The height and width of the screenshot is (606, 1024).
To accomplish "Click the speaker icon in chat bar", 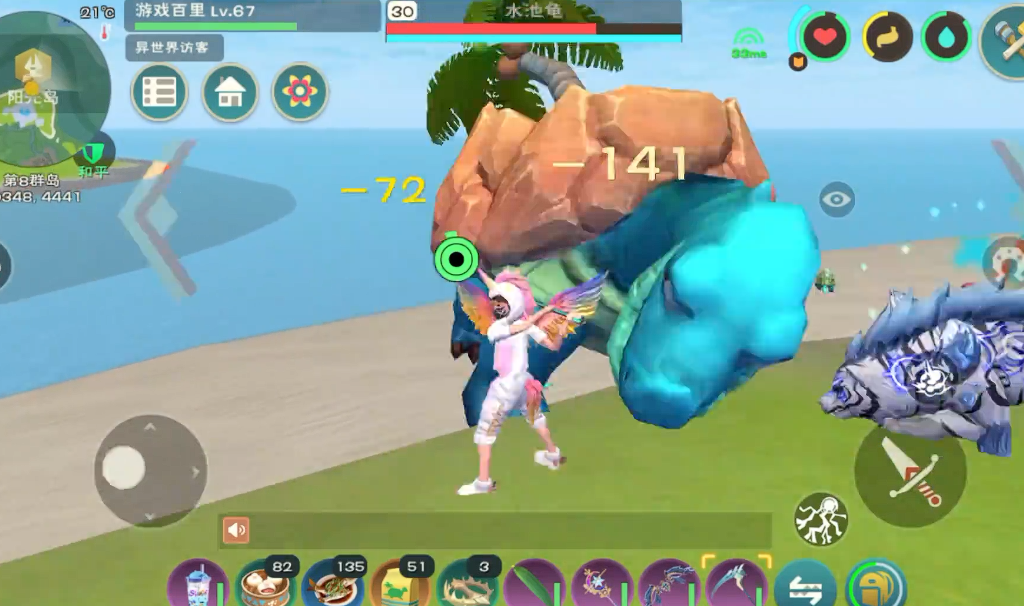I will tap(236, 530).
